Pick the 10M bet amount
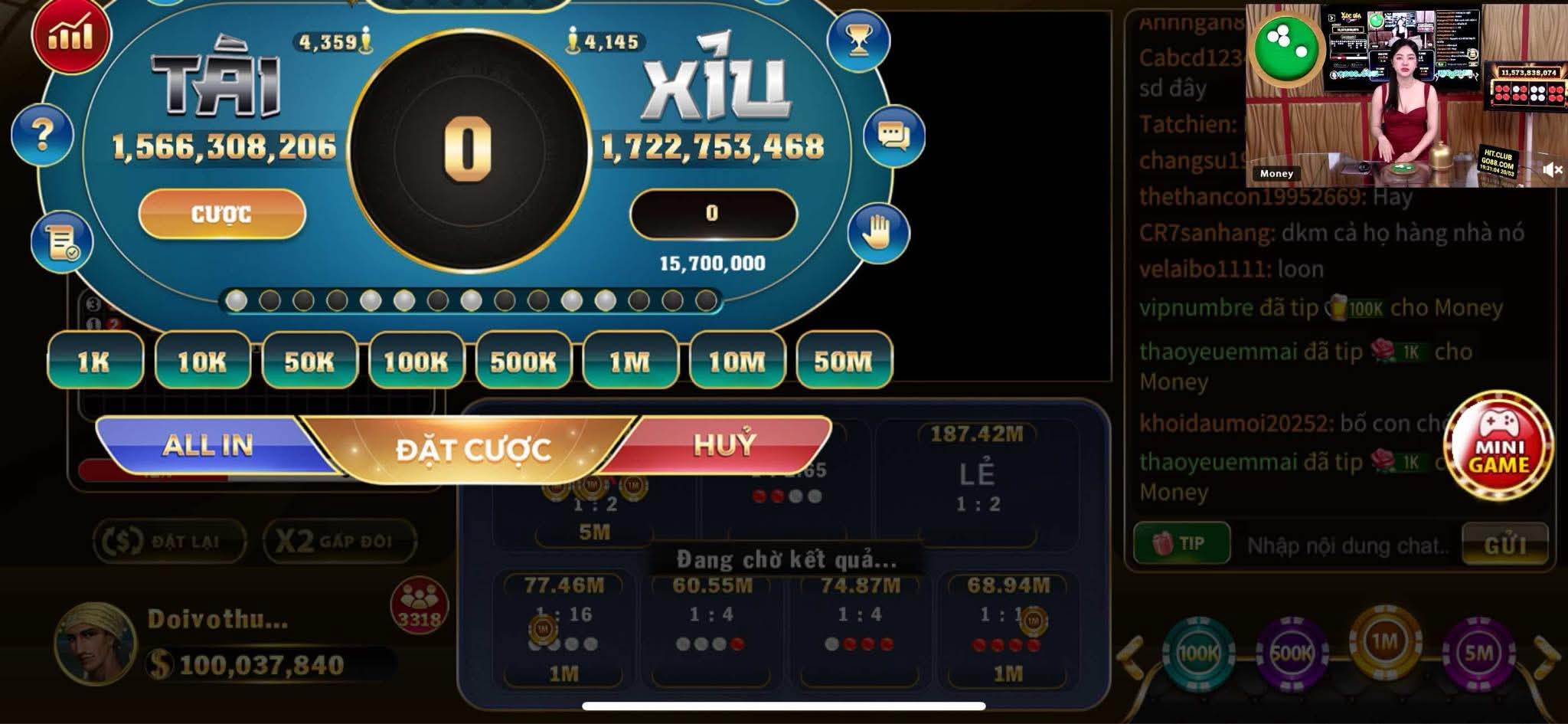 pos(737,361)
